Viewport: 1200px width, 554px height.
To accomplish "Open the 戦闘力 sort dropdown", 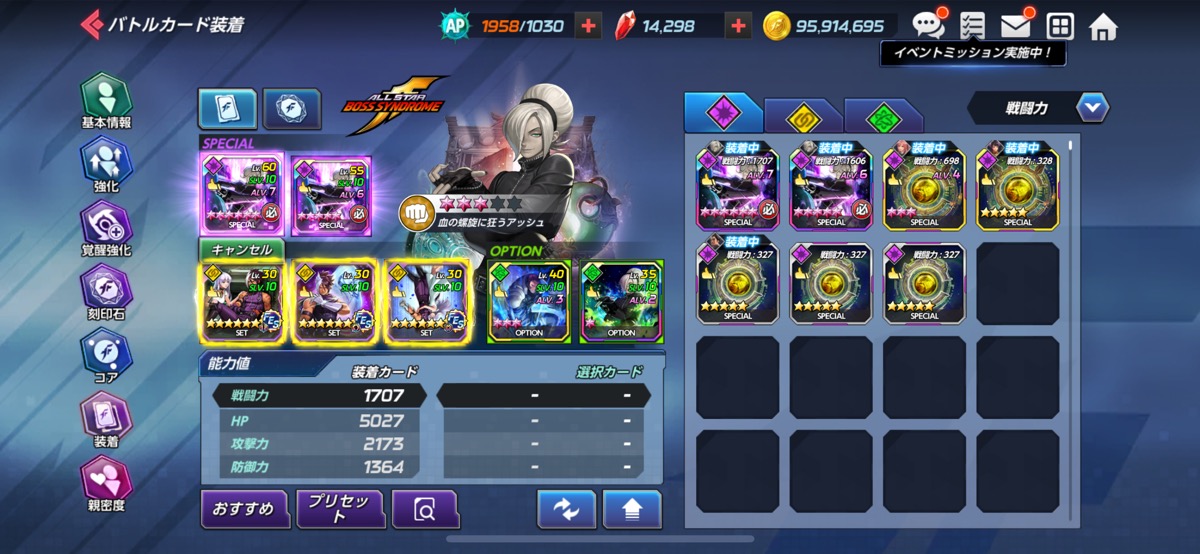I will click(x=1038, y=107).
